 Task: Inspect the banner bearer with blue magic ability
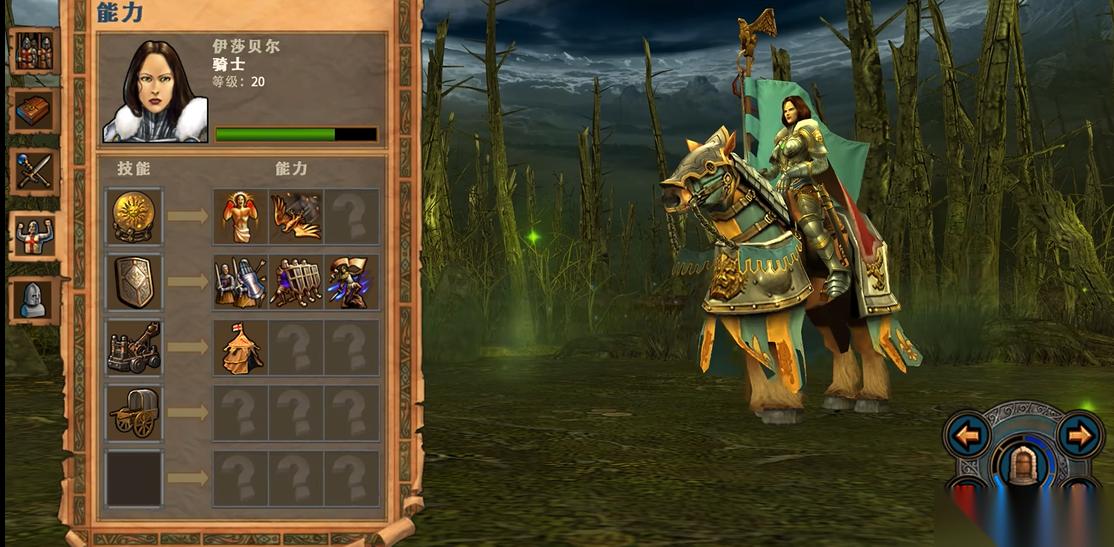click(x=353, y=282)
